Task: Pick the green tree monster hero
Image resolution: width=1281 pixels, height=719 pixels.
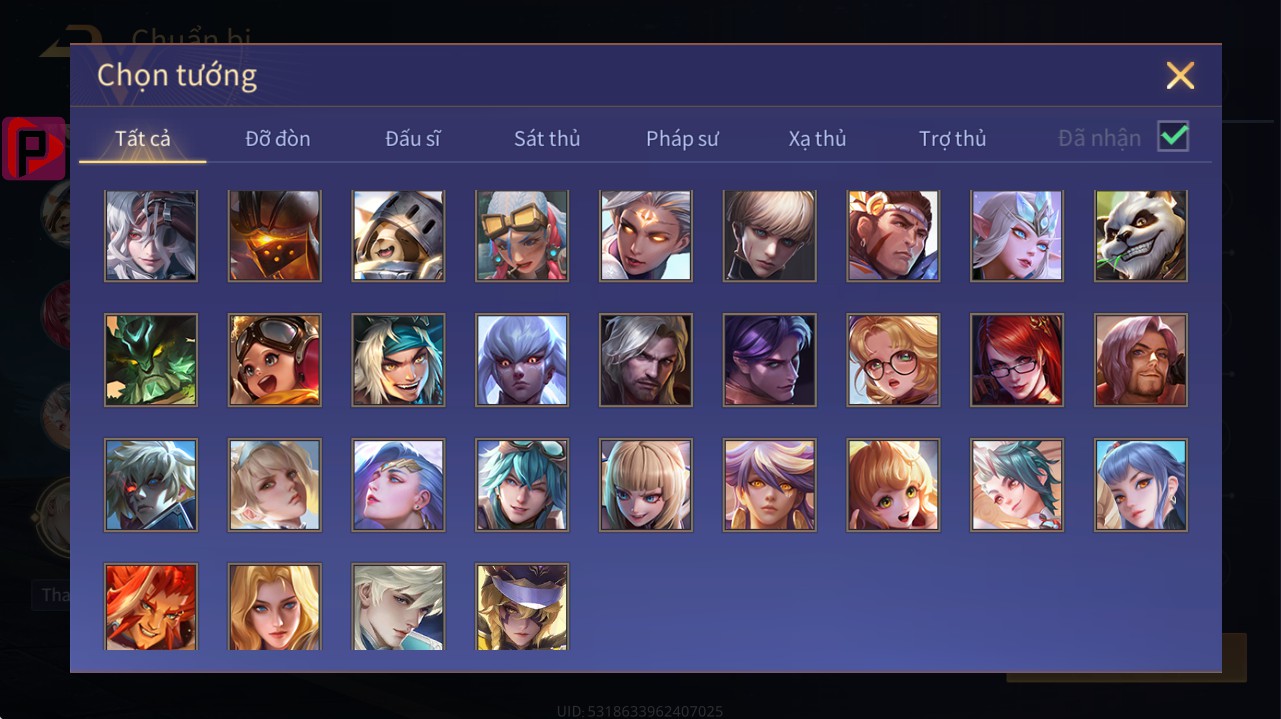Action: (151, 360)
